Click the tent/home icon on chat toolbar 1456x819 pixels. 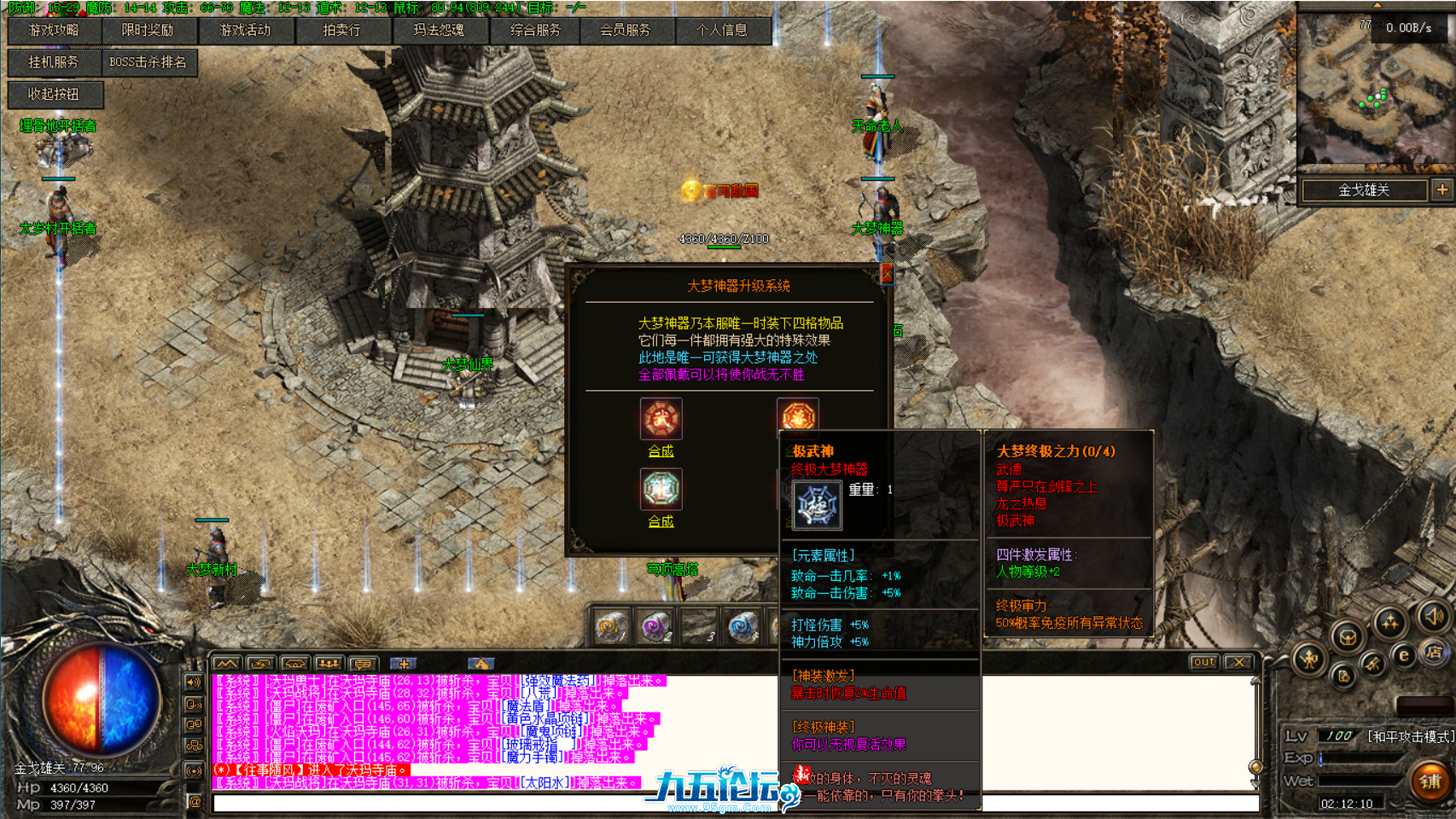click(x=483, y=664)
